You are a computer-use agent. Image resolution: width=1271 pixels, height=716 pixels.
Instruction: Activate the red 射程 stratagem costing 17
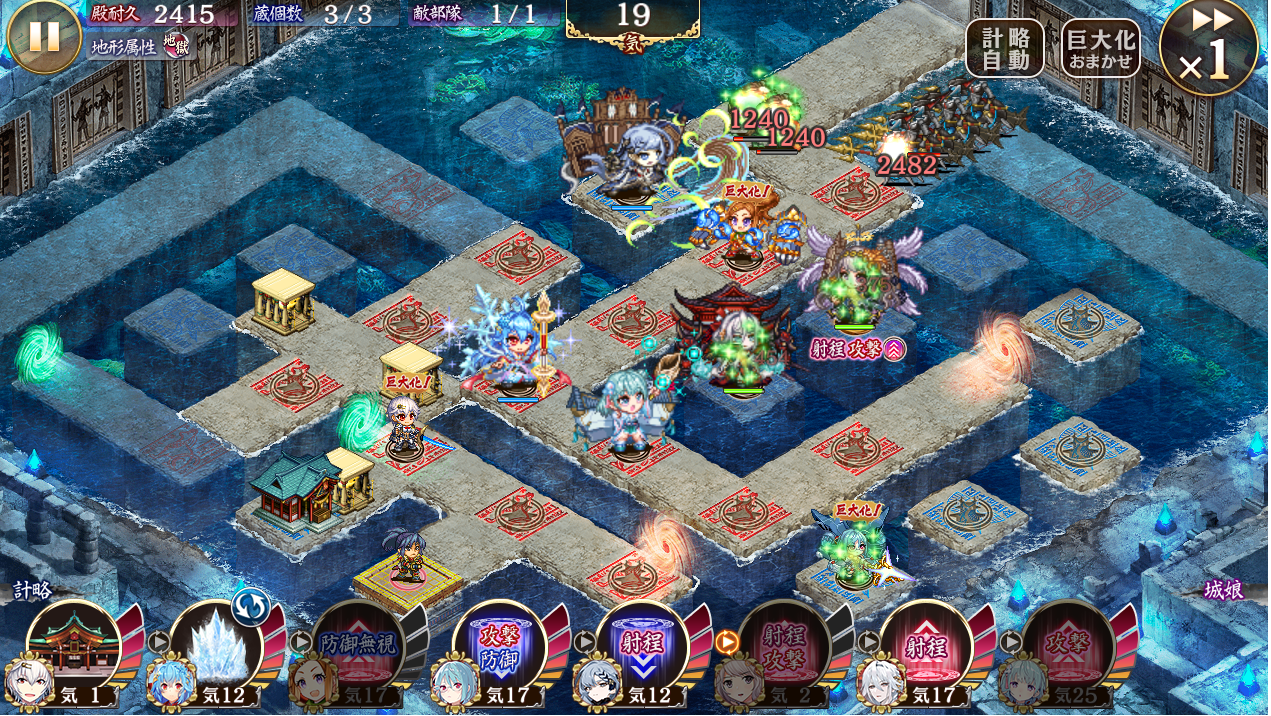(925, 646)
